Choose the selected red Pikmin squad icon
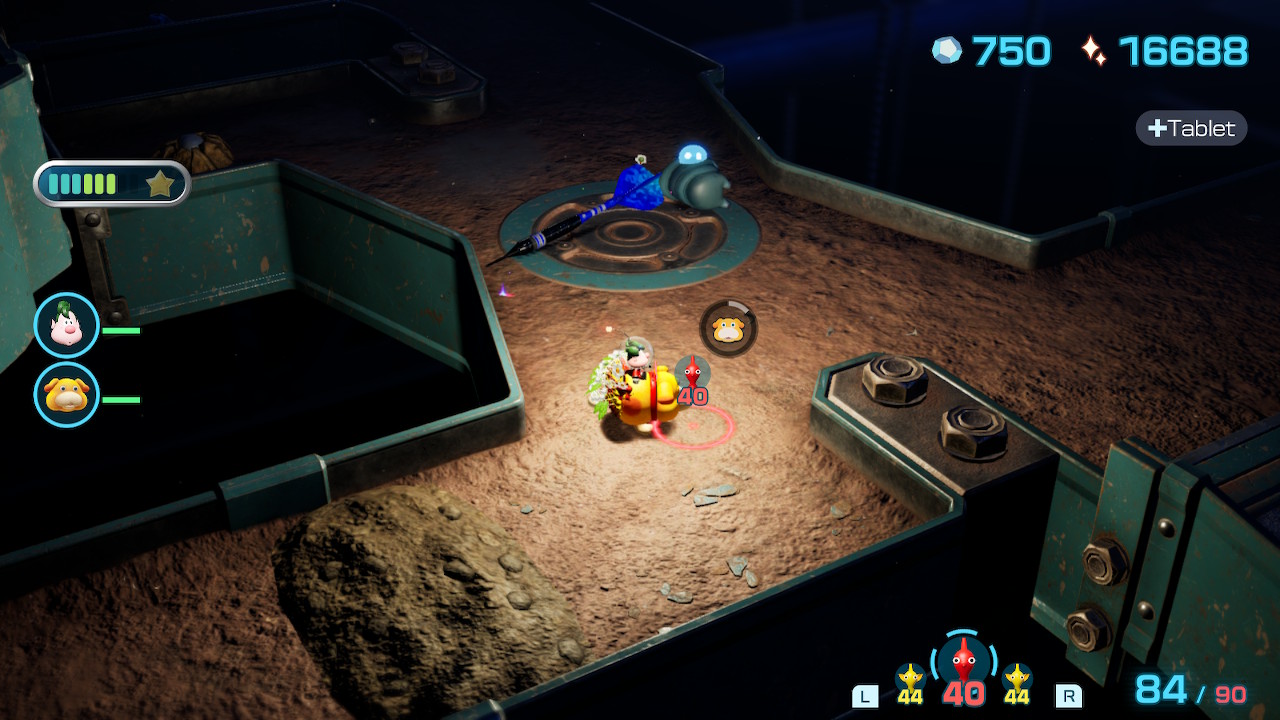This screenshot has height=720, width=1280. [x=963, y=662]
